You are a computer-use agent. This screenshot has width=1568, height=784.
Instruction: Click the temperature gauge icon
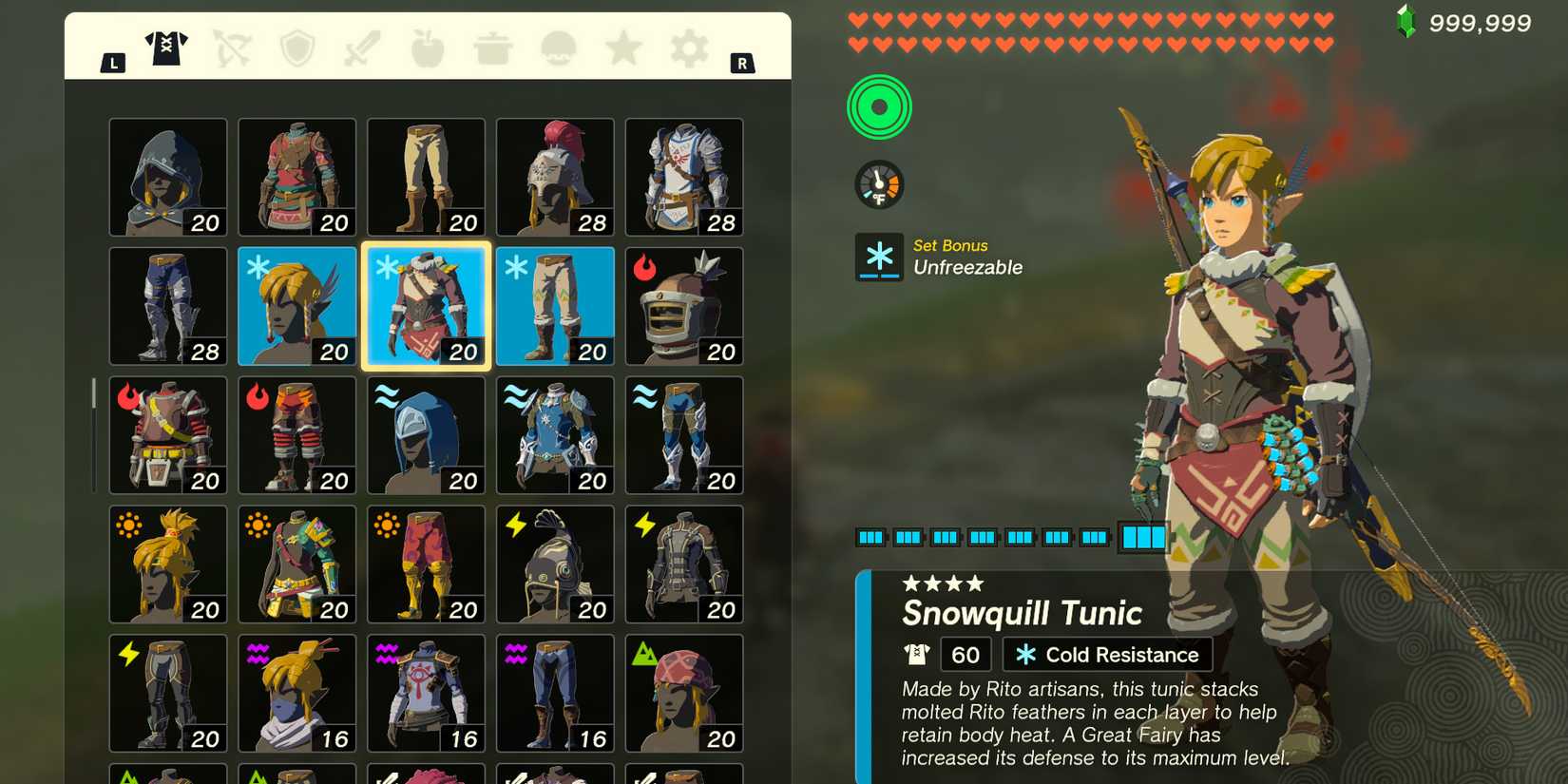click(x=880, y=183)
